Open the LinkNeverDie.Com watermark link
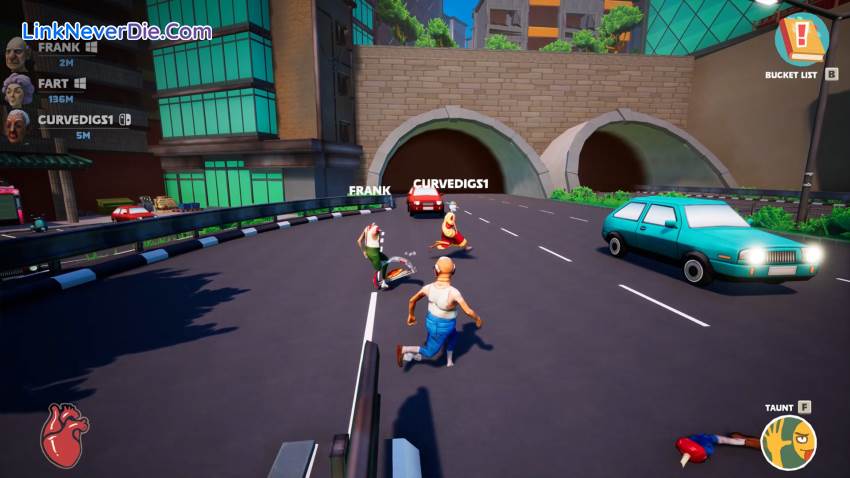 coord(117,31)
